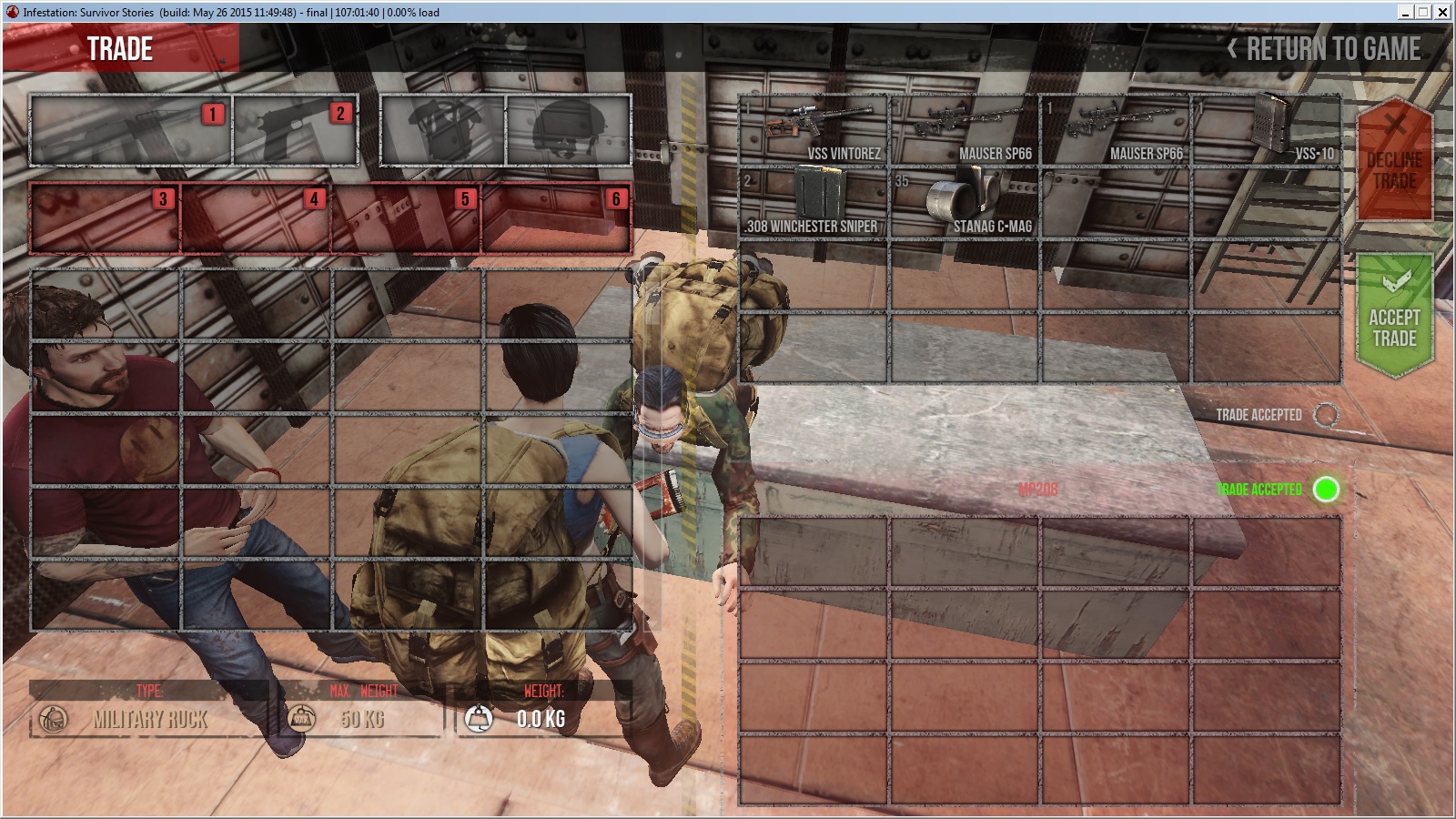Select the VSS Vintorez rifle slot
The image size is (1456, 819).
(x=814, y=129)
